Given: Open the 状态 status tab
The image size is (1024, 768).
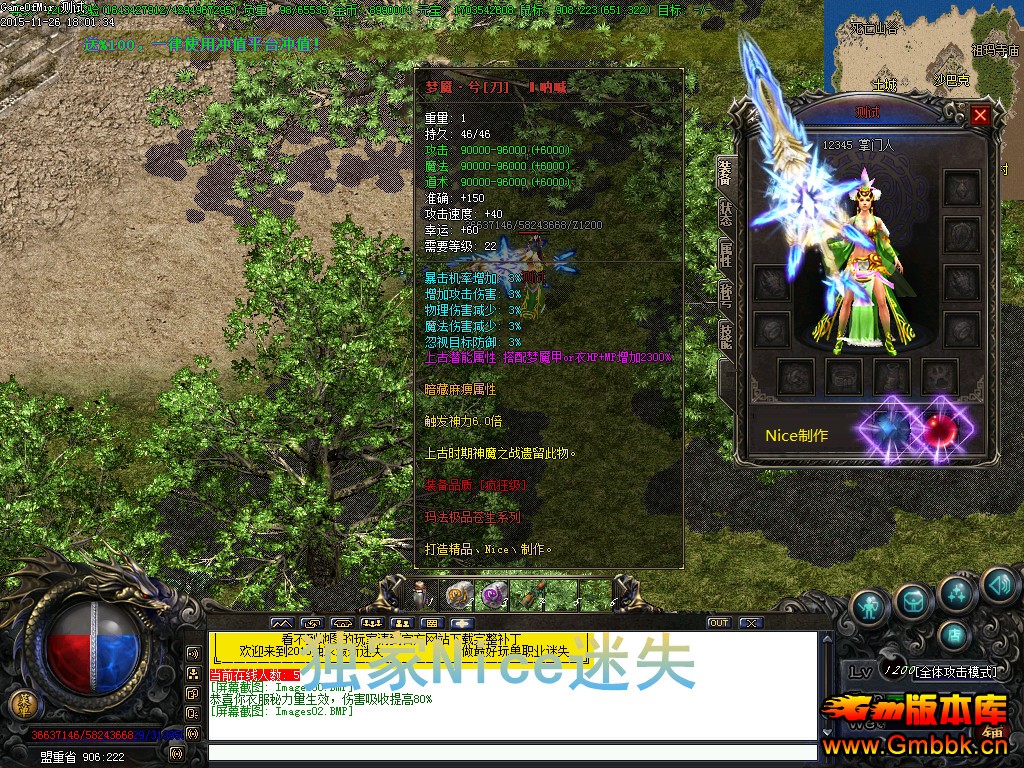Looking at the screenshot, I should (x=725, y=213).
